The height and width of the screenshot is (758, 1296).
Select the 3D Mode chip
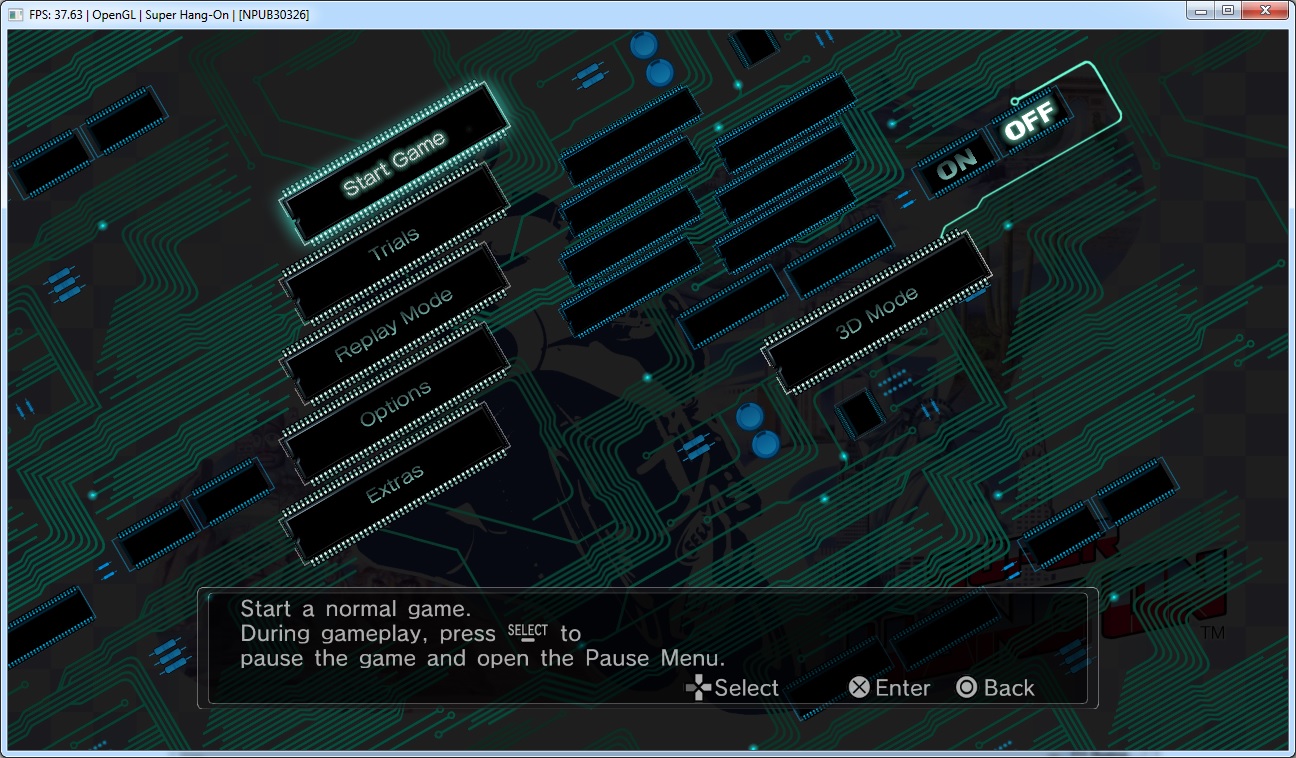(877, 314)
